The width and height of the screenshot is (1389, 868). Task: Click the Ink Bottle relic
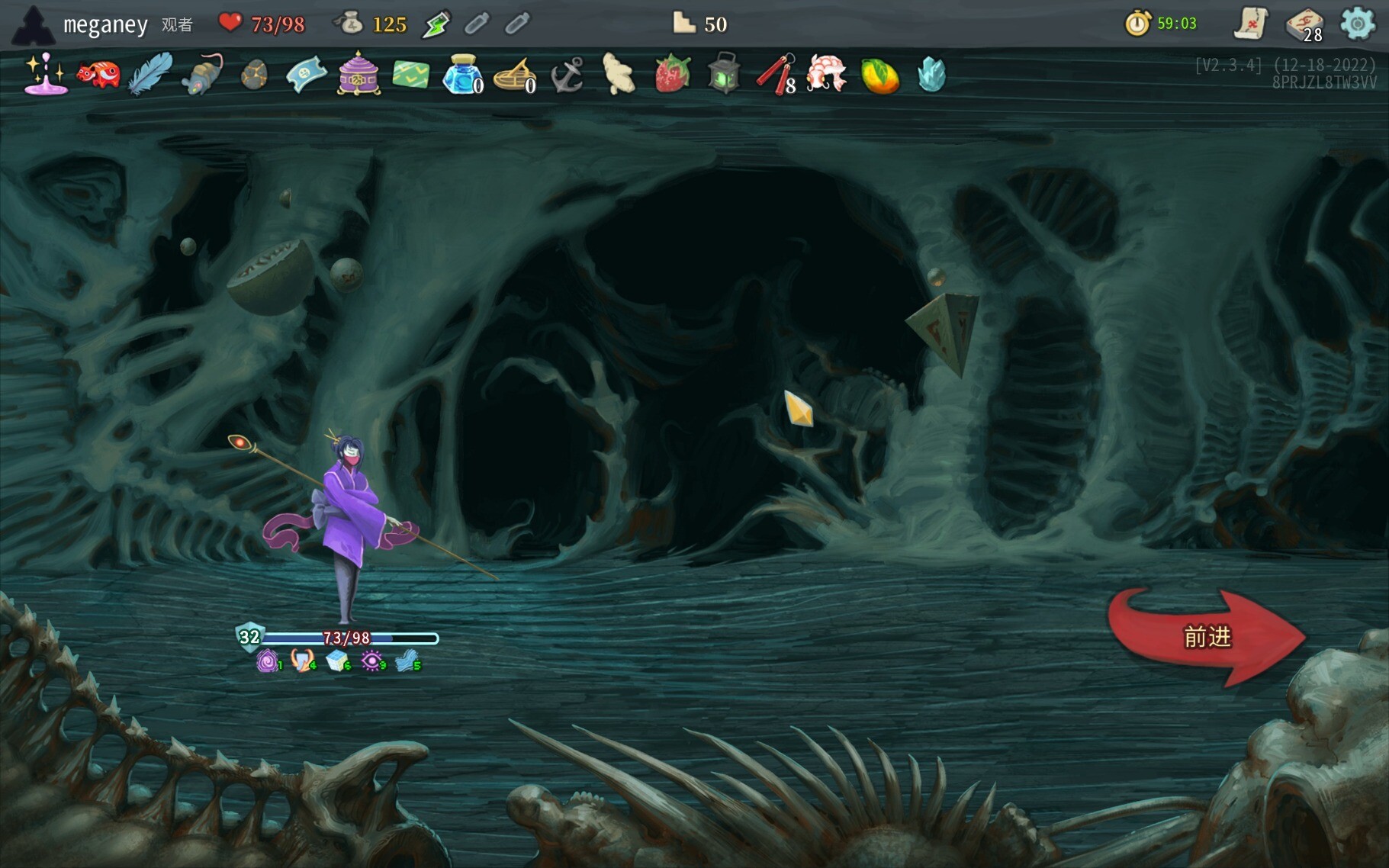coord(462,75)
